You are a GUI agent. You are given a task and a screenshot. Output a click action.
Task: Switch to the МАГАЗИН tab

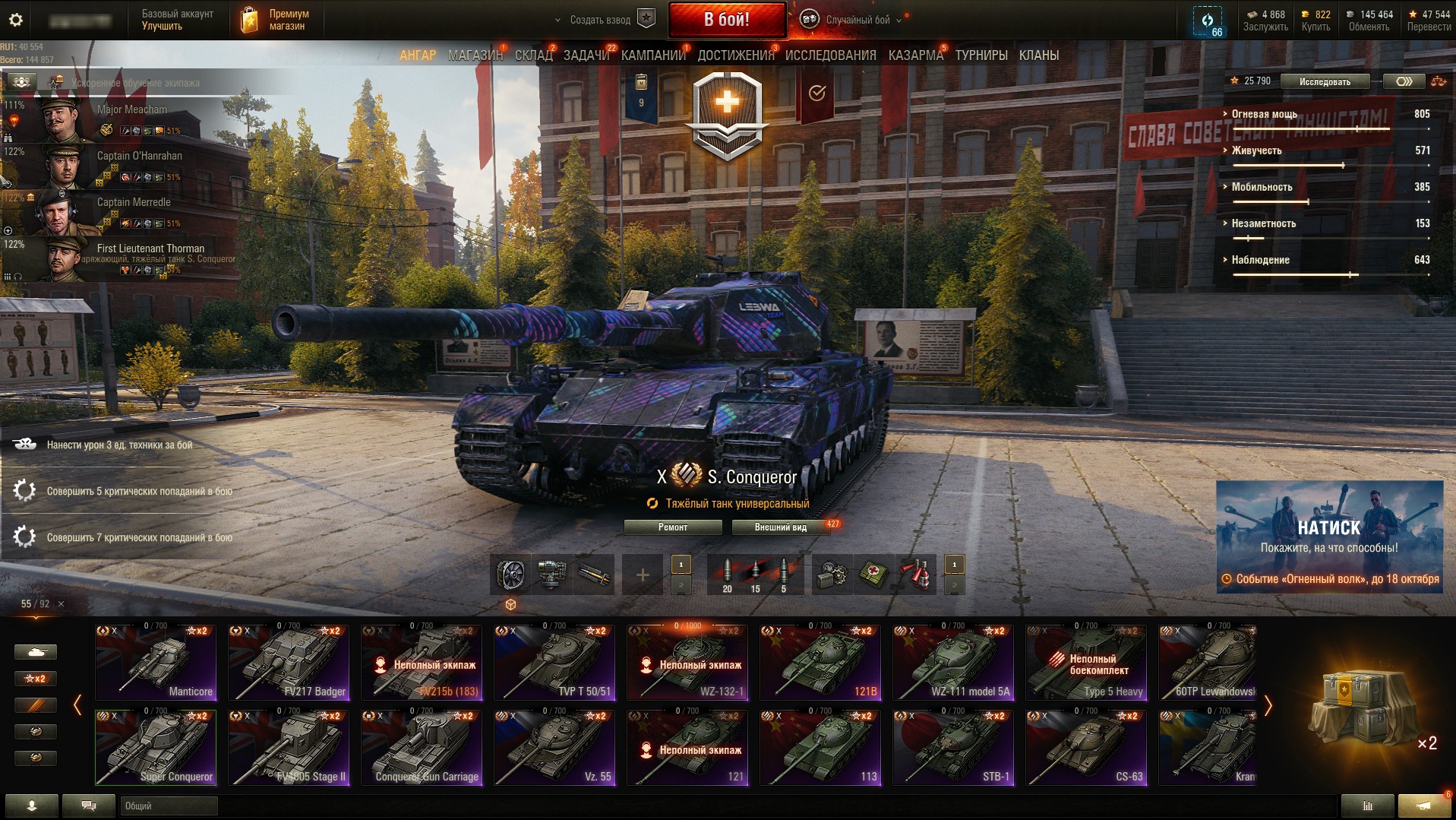tap(475, 55)
